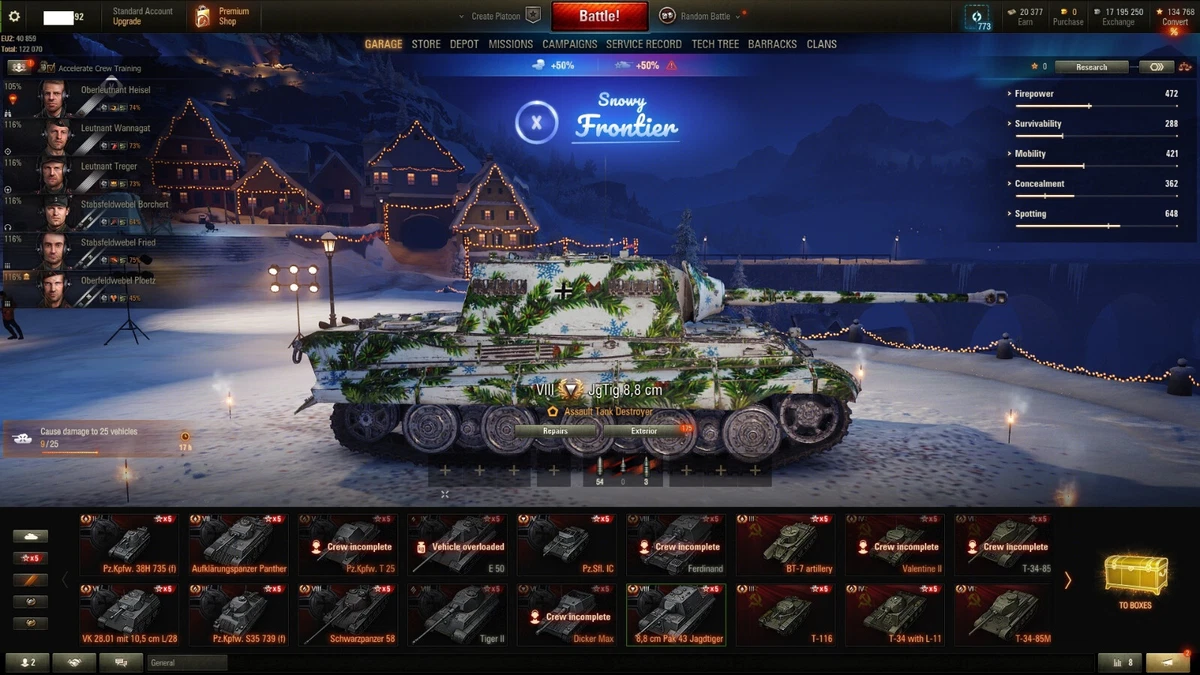Open vehicle Repairs
The image size is (1200, 675).
[x=555, y=431]
